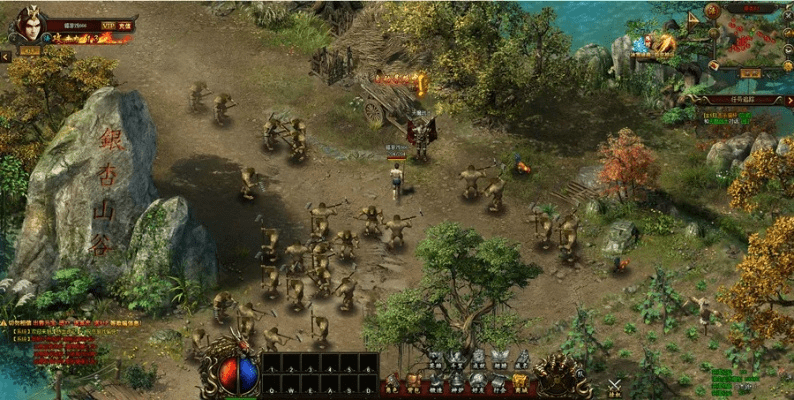Image resolution: width=794 pixels, height=400 pixels.
Task: Open the golden treasure chest menu icon
Action: [520, 381]
